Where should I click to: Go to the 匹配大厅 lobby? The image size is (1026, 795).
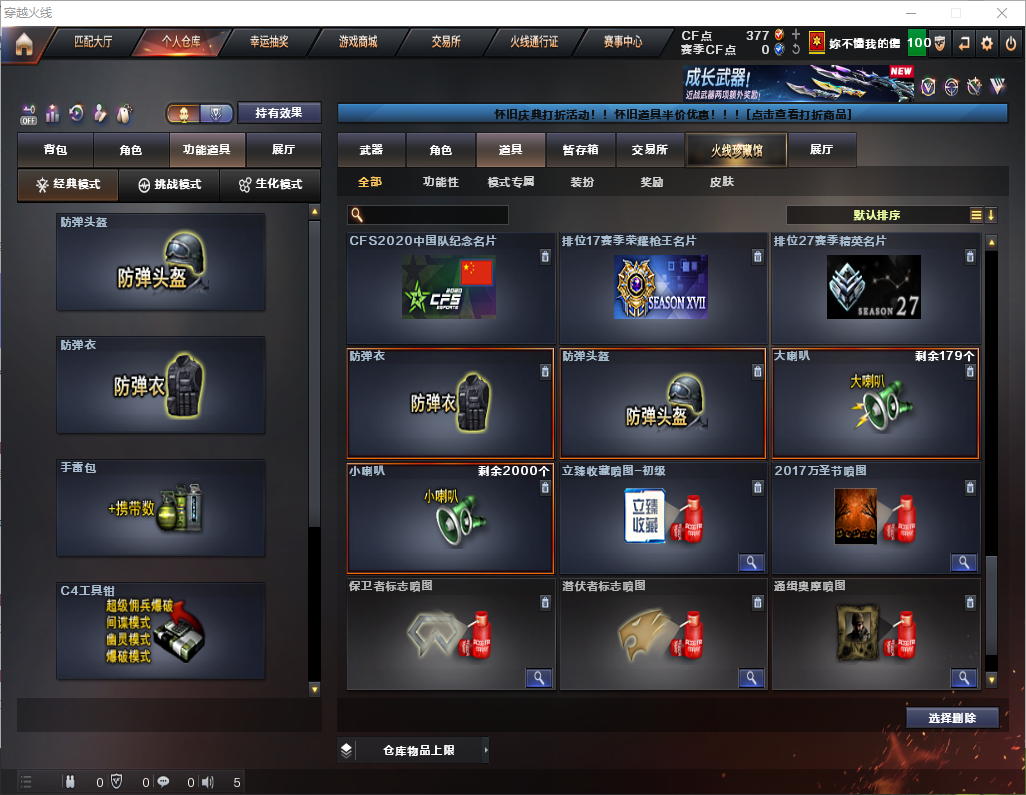(93, 43)
